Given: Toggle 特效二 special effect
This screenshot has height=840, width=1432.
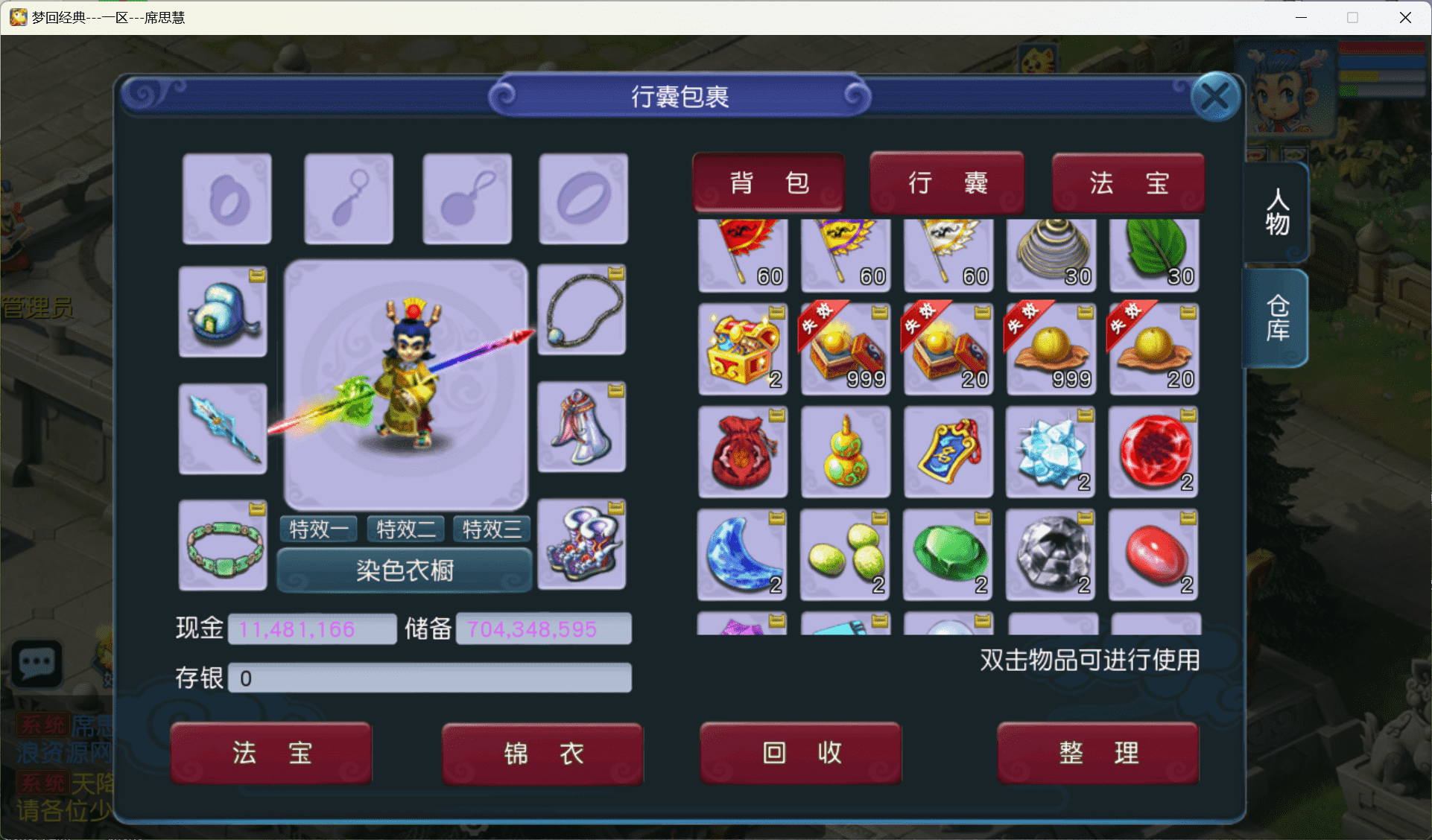Looking at the screenshot, I should tap(405, 529).
